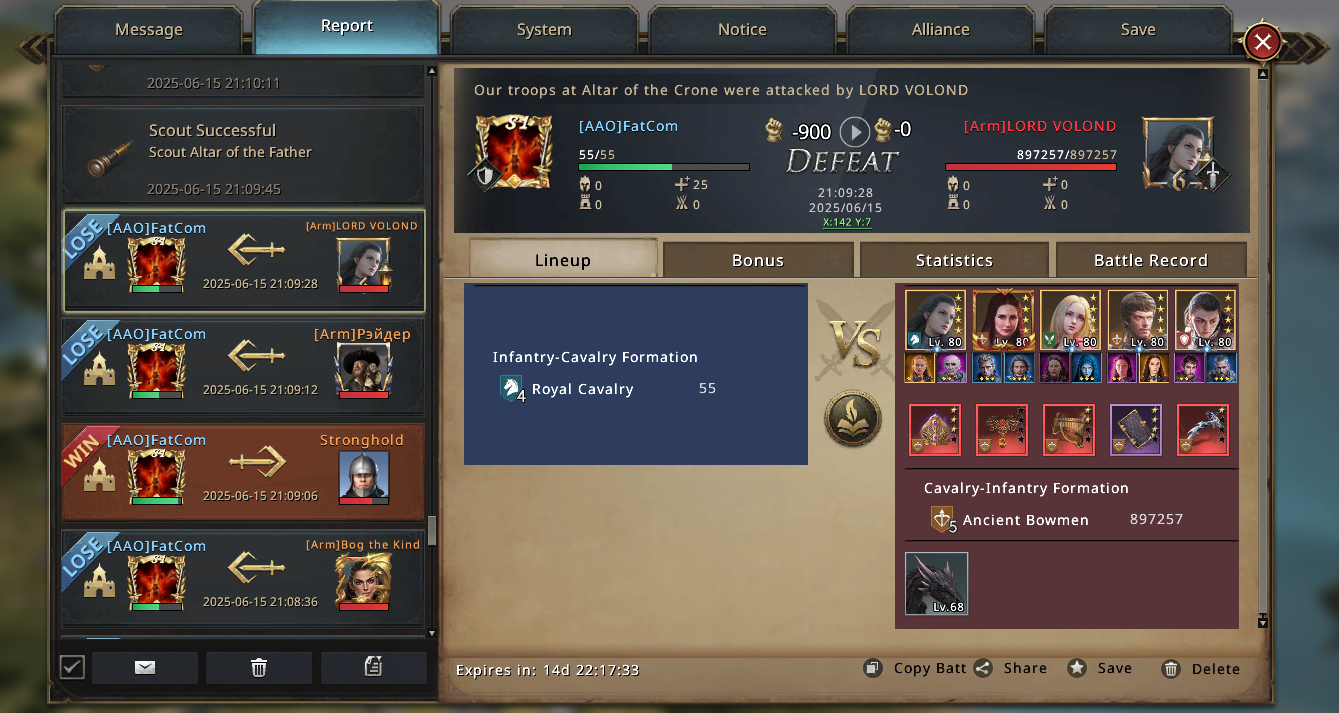
Task: View the battle Statistics tab
Action: [954, 260]
